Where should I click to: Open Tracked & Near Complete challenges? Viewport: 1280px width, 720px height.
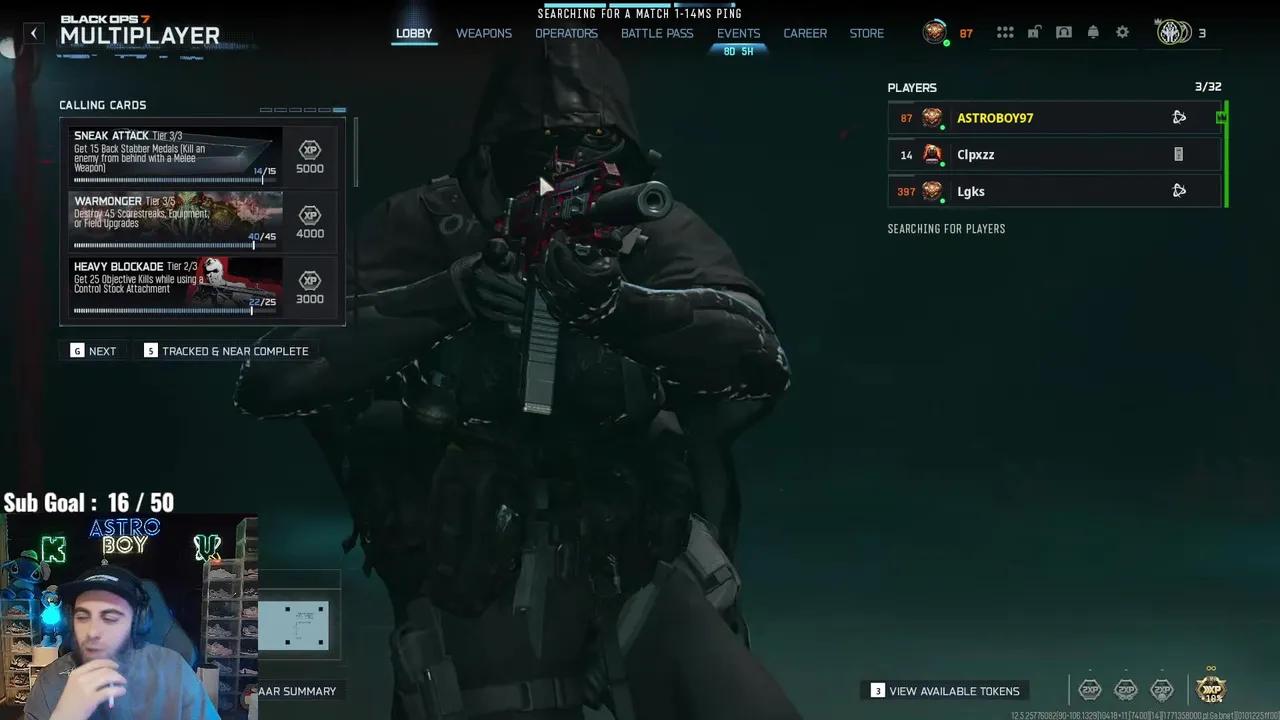click(x=226, y=351)
